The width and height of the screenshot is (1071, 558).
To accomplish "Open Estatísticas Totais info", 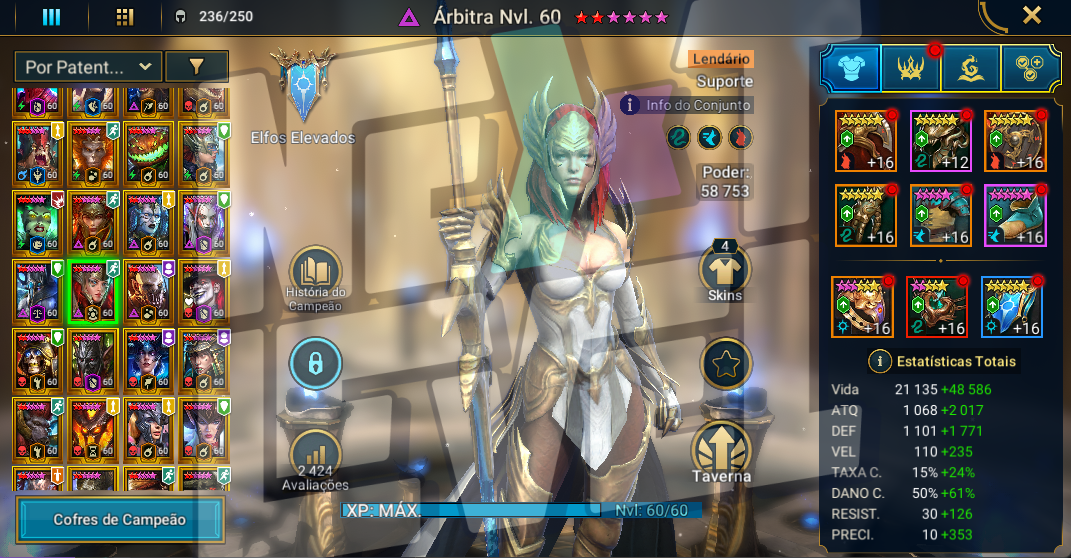I will (943, 361).
